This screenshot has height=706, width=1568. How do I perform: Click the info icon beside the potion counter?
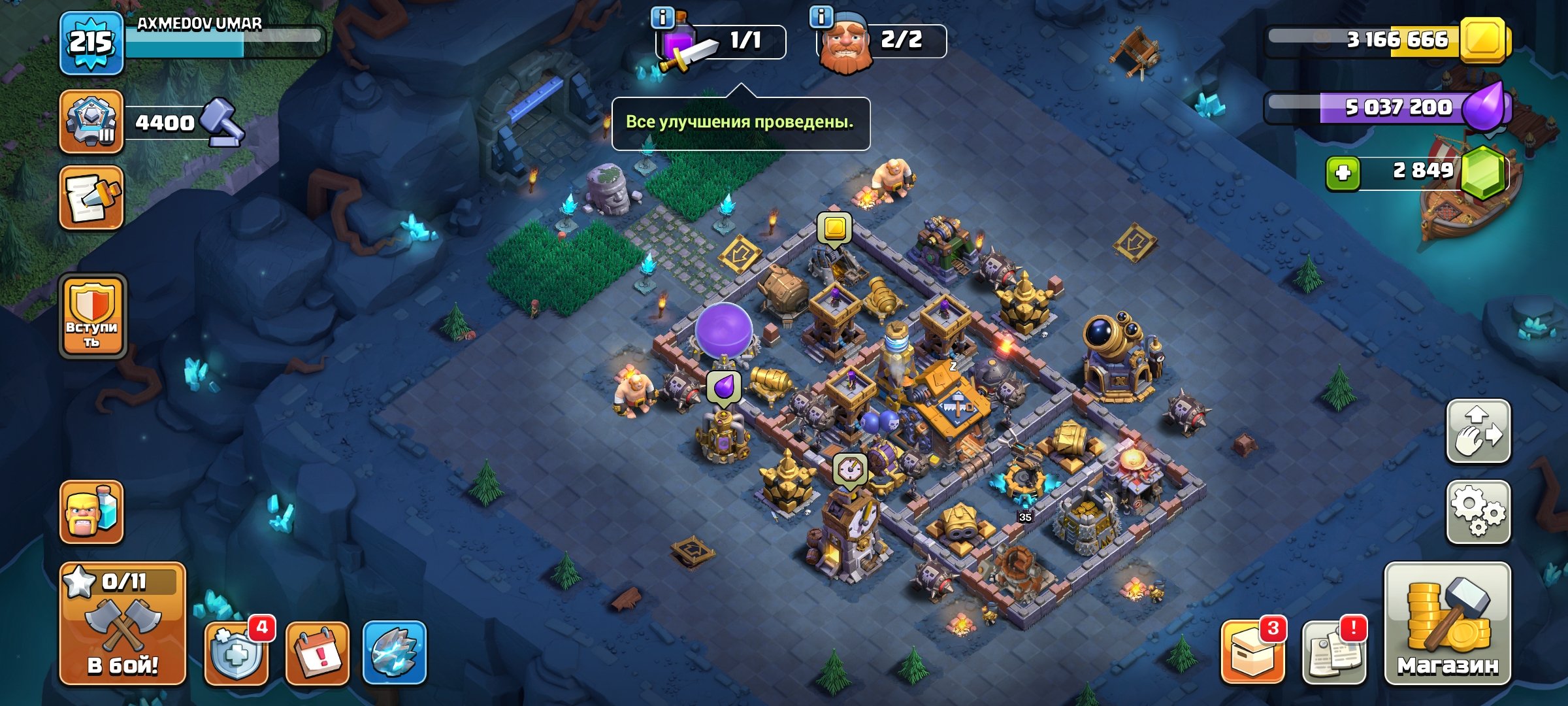(661, 18)
